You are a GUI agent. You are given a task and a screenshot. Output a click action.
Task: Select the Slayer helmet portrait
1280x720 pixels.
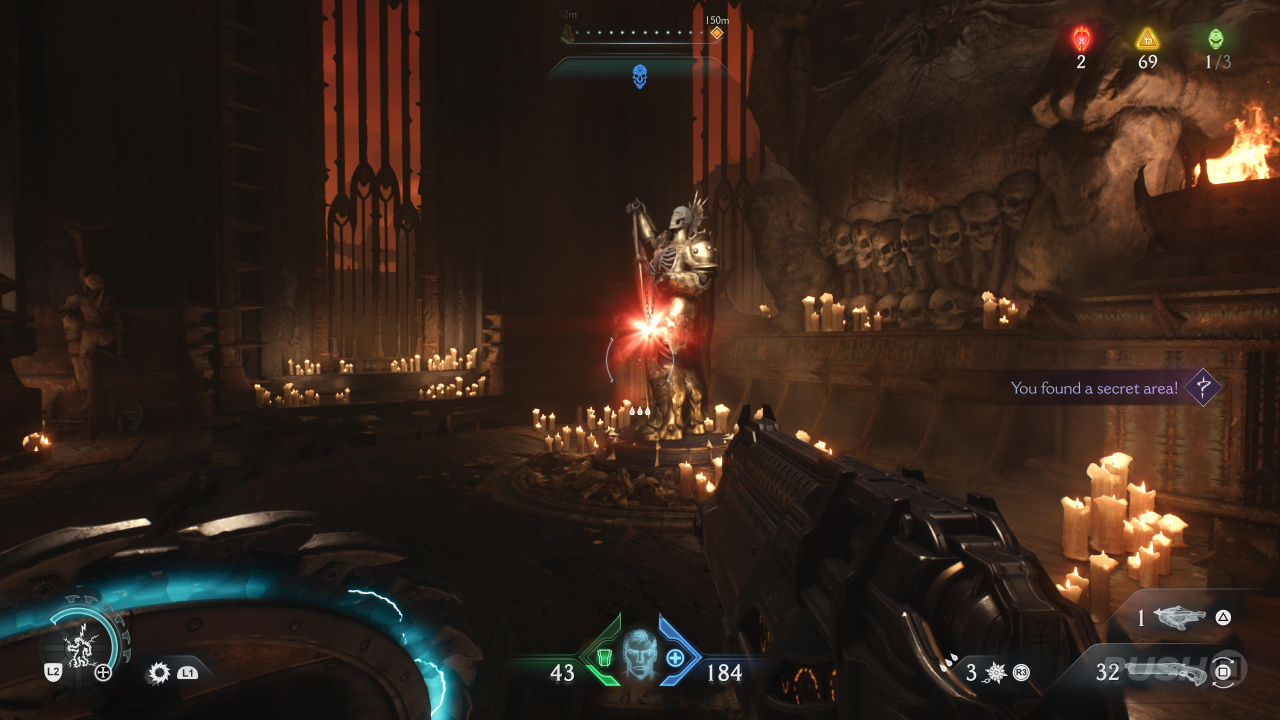point(640,655)
